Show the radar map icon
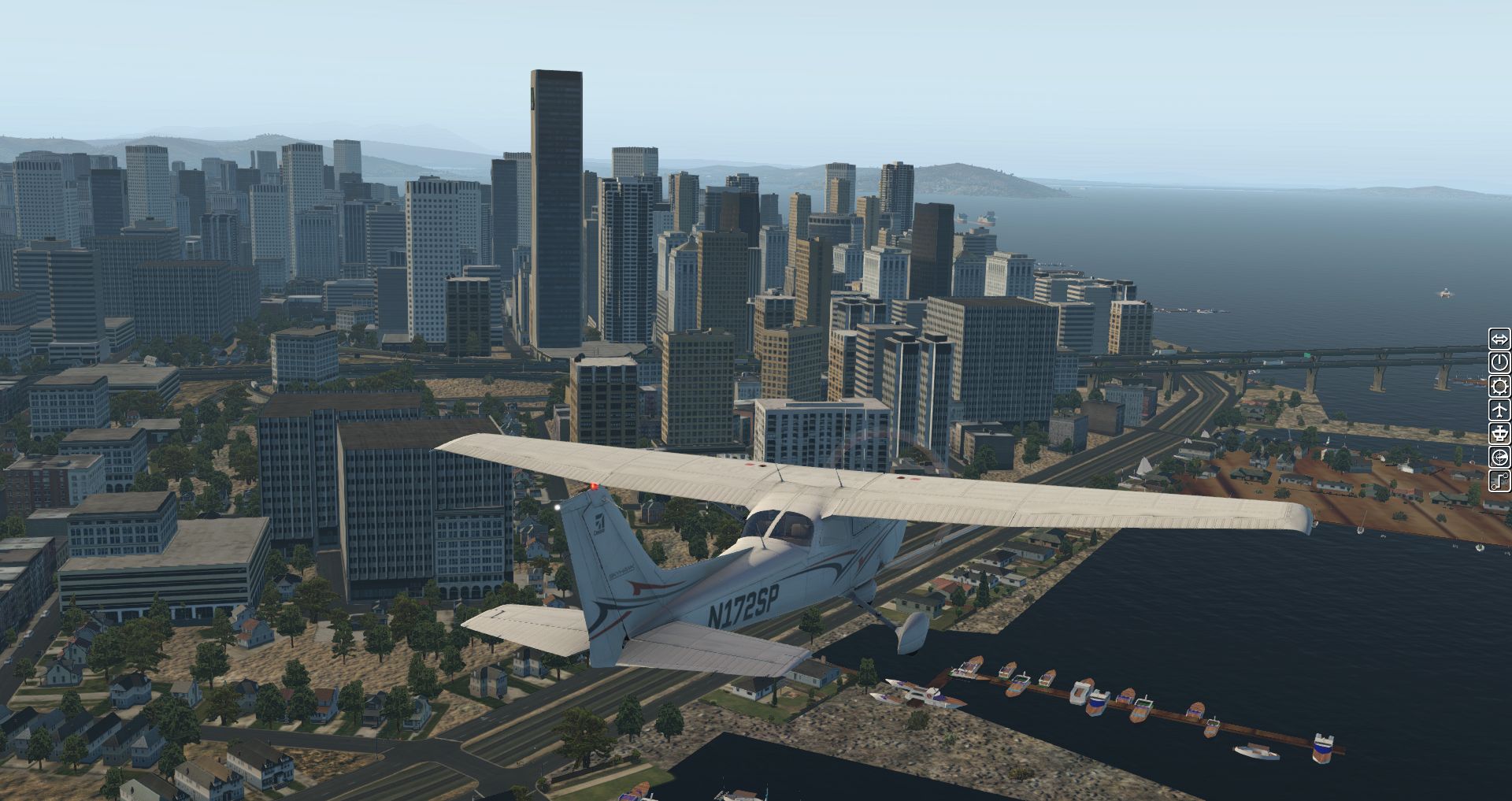This screenshot has width=1512, height=801. (x=1499, y=457)
